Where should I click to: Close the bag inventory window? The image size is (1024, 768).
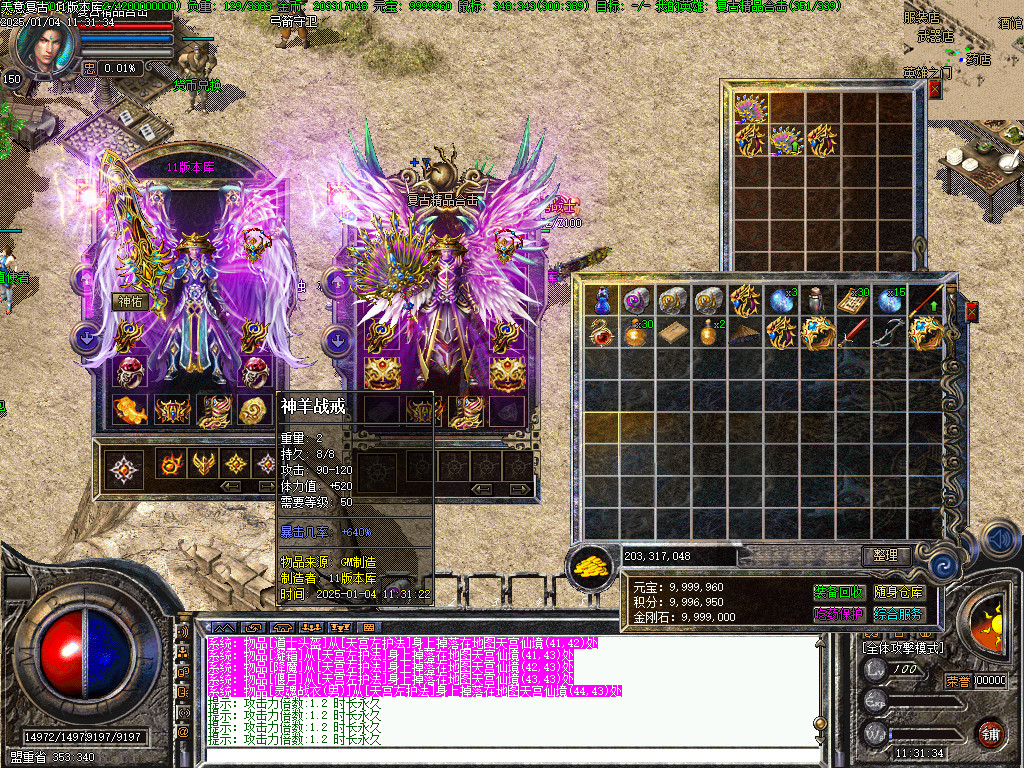pos(971,312)
